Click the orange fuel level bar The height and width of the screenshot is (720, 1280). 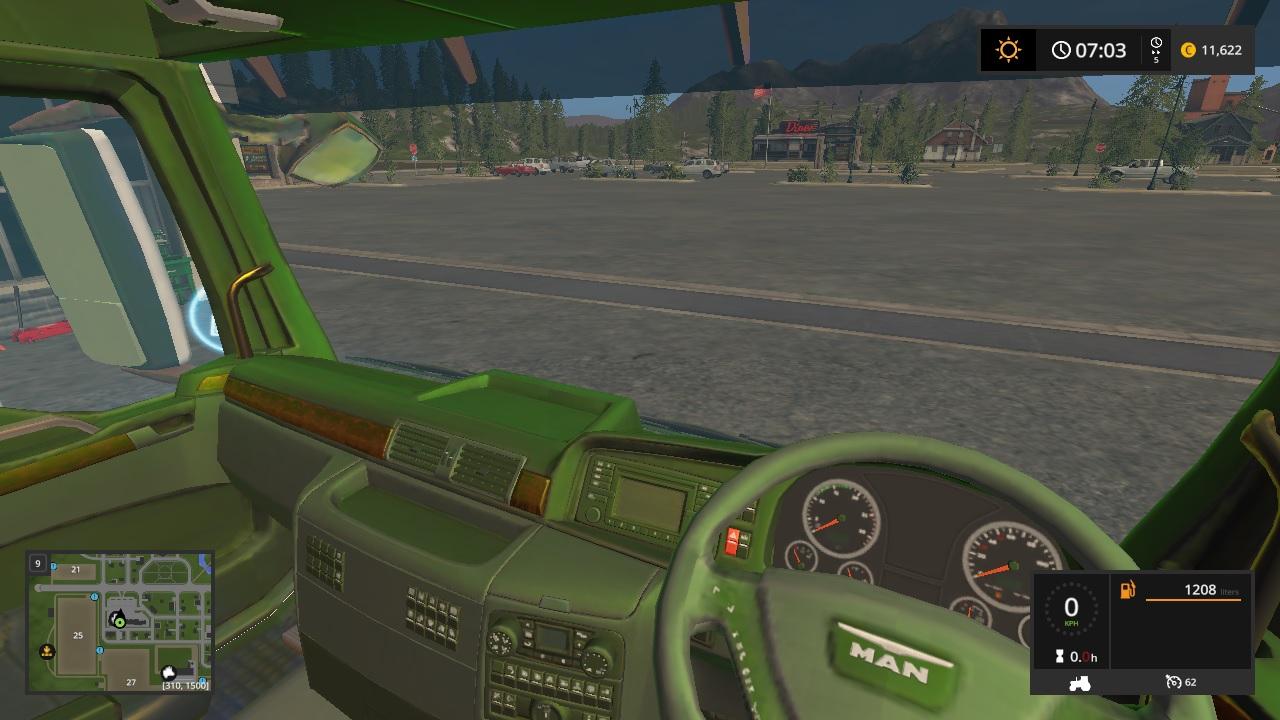(1192, 601)
